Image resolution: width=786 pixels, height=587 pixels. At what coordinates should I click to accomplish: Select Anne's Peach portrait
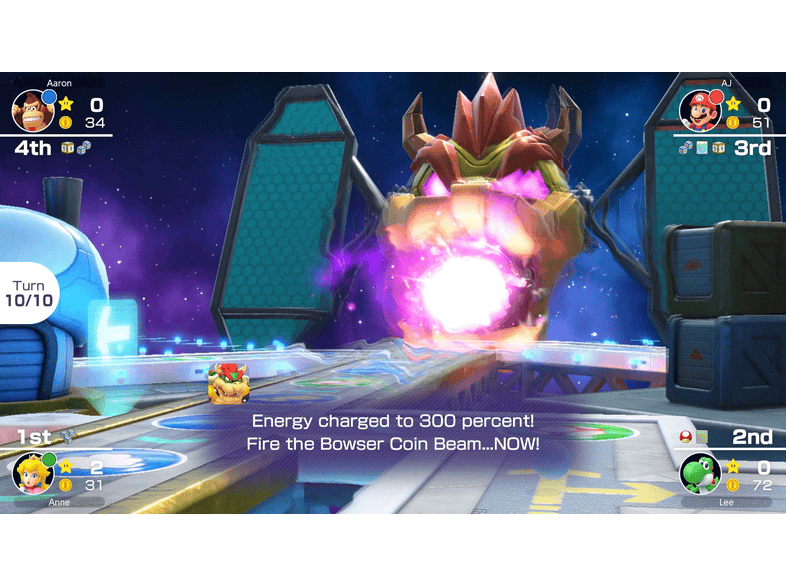pyautogui.click(x=32, y=472)
